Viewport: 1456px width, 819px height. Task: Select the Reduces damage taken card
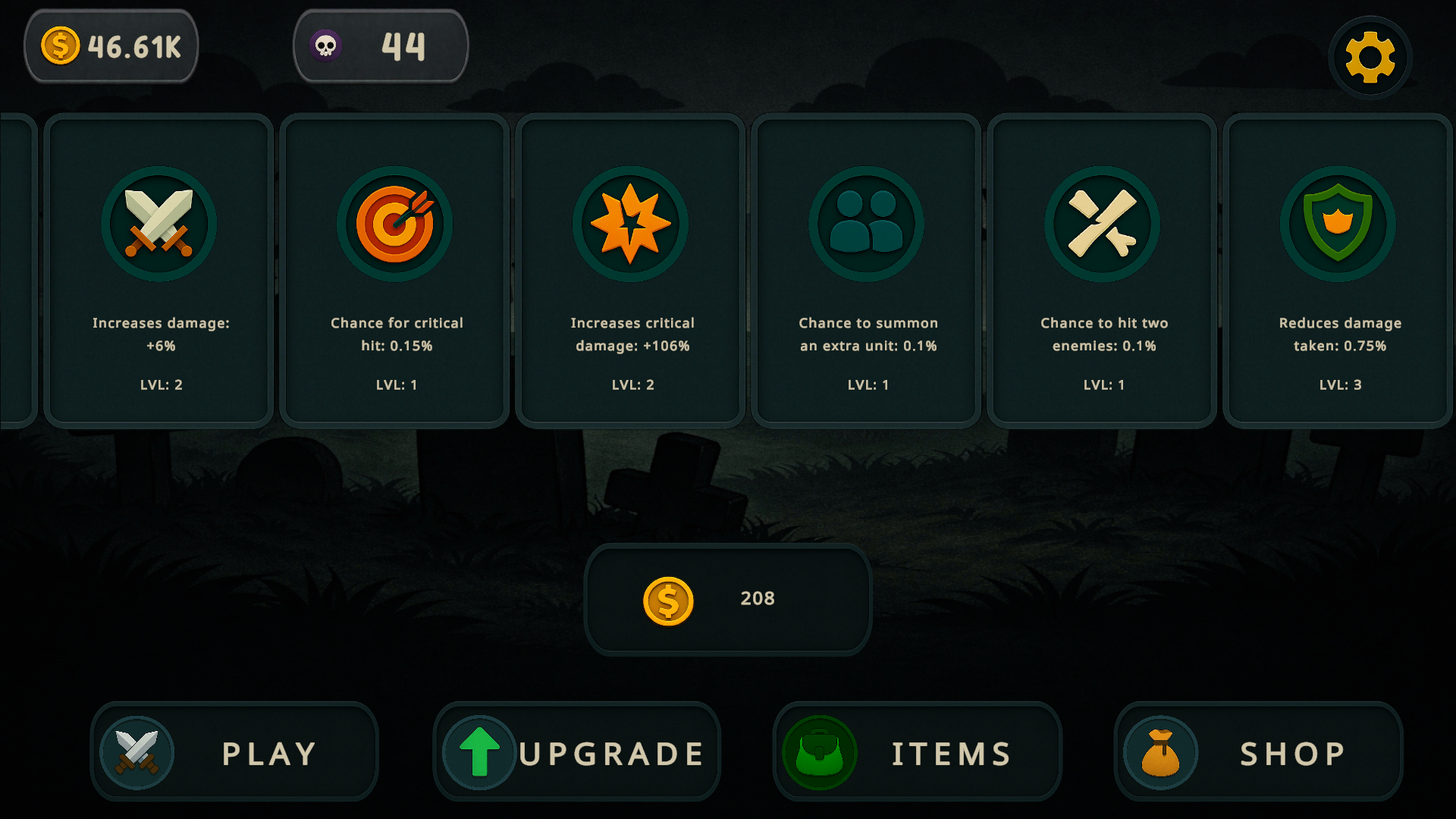(1338, 269)
